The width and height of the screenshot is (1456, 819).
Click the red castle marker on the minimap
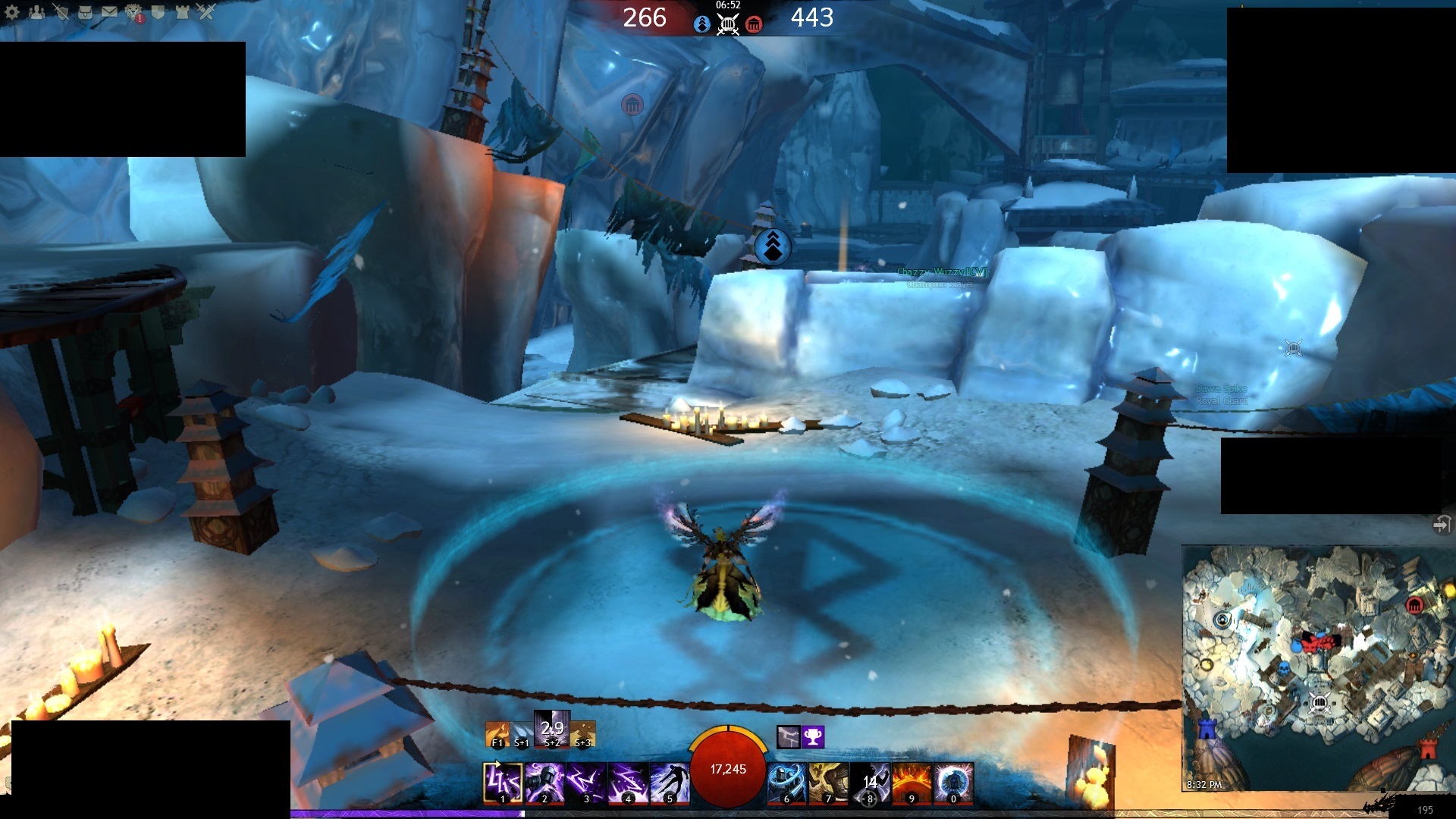(1428, 749)
